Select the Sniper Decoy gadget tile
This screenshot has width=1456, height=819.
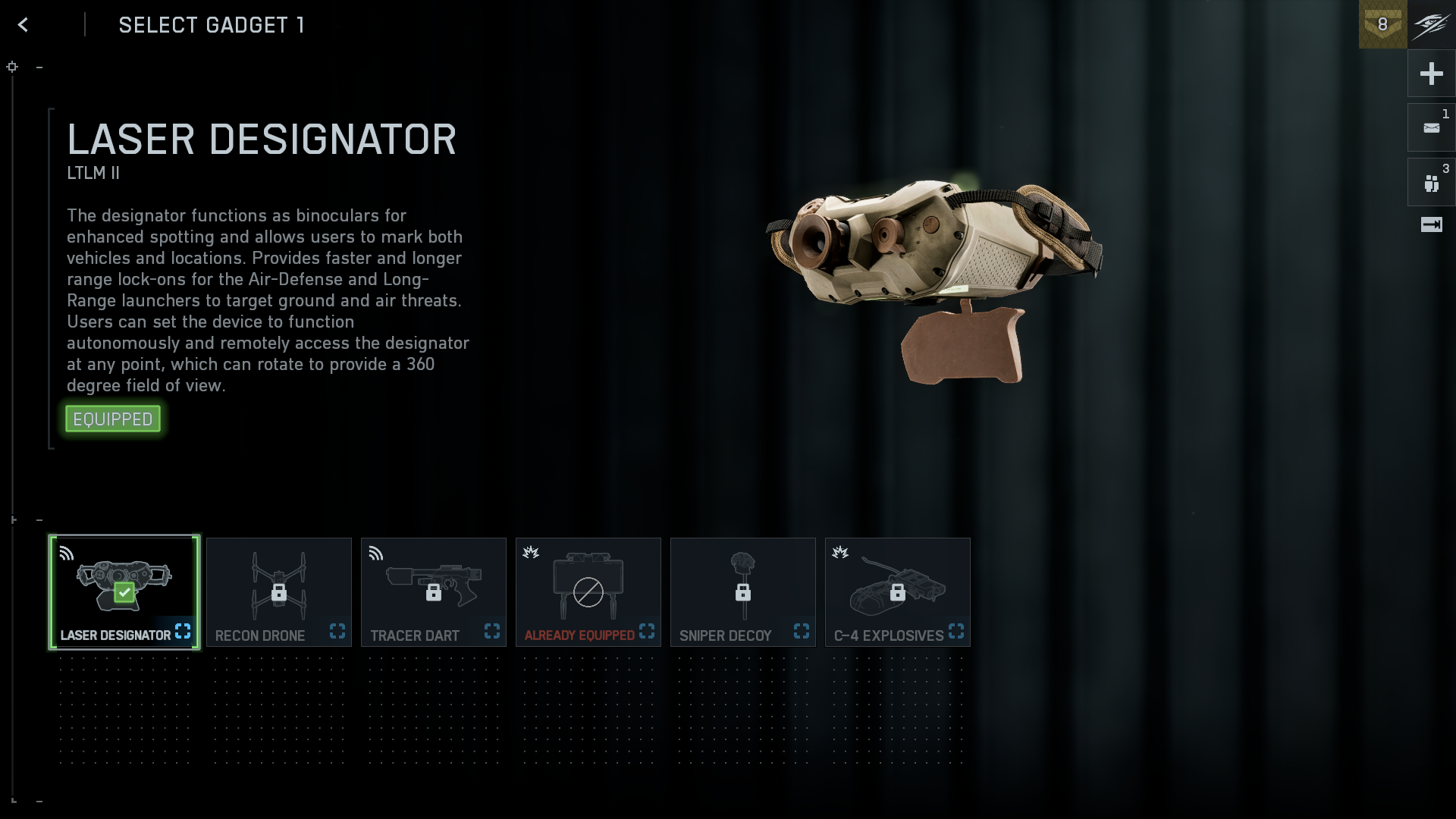click(x=742, y=591)
